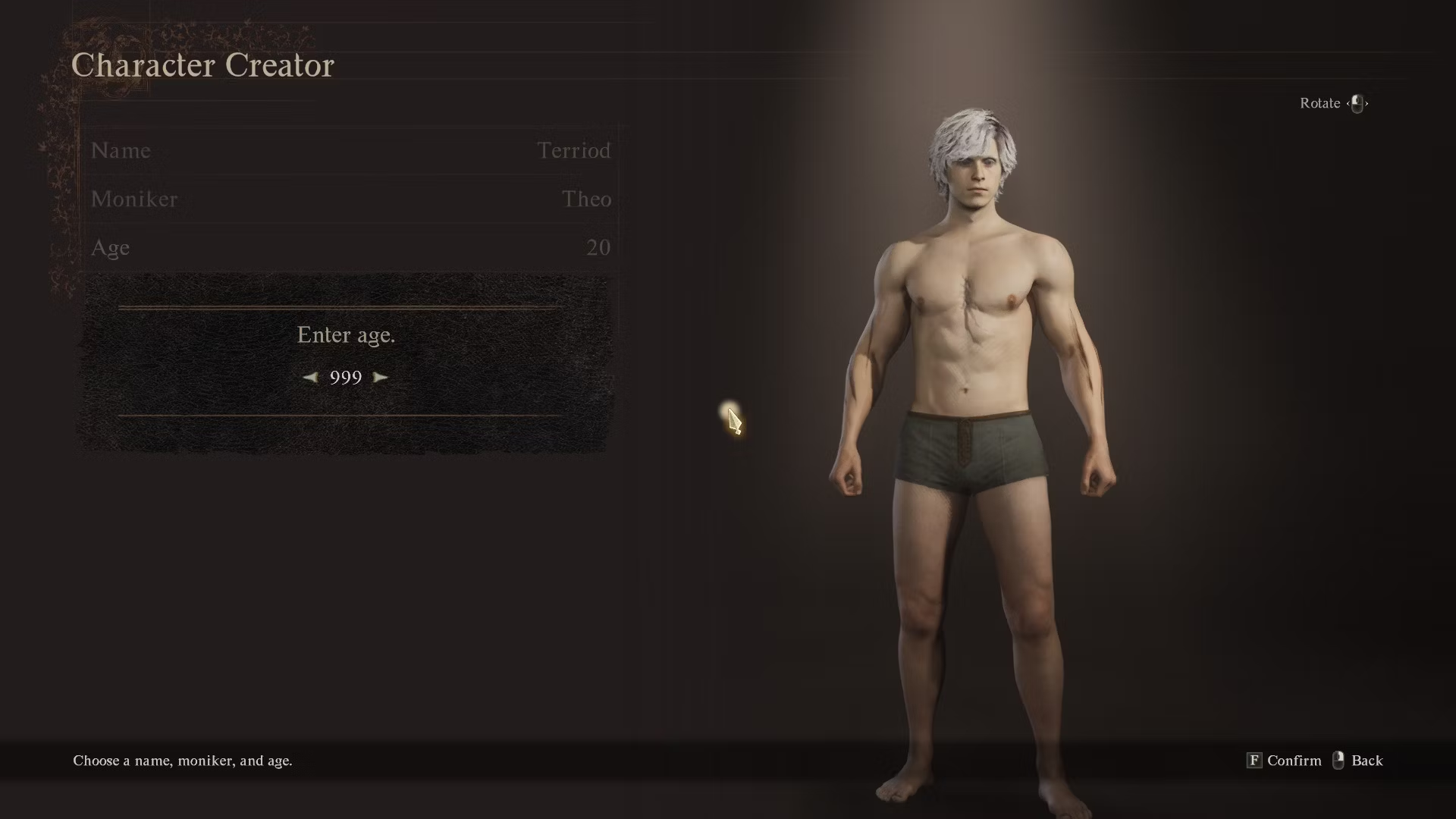The image size is (1456, 819).
Task: Increase age with the right arrow
Action: tap(381, 377)
